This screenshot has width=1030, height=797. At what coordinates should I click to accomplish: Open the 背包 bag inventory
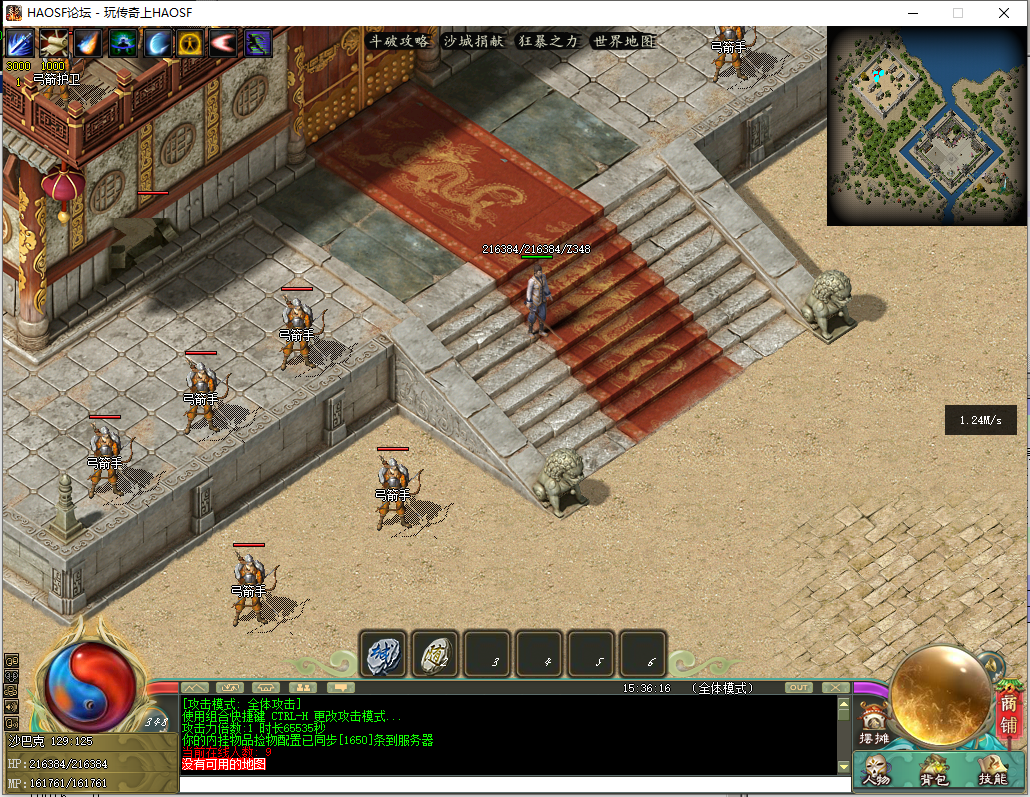(x=935, y=771)
